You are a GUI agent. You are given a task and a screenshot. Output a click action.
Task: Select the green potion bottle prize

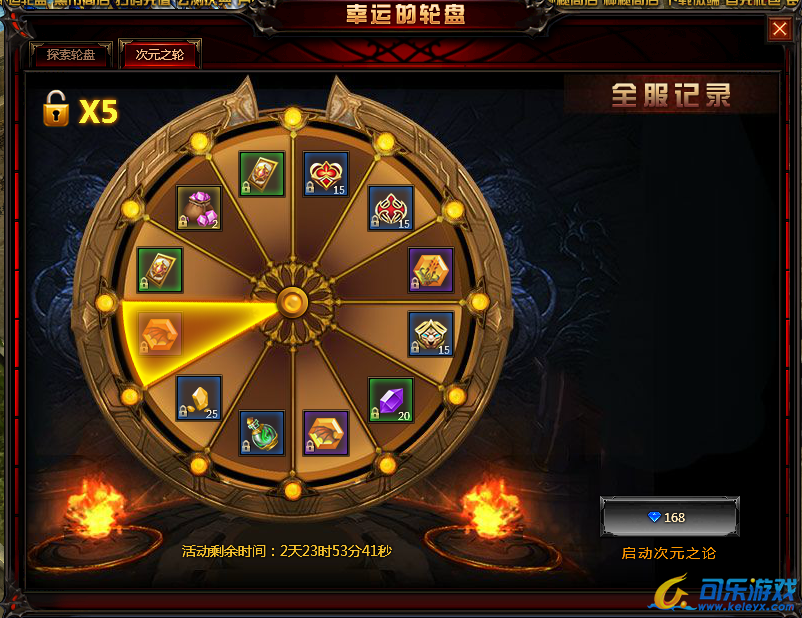pos(261,432)
